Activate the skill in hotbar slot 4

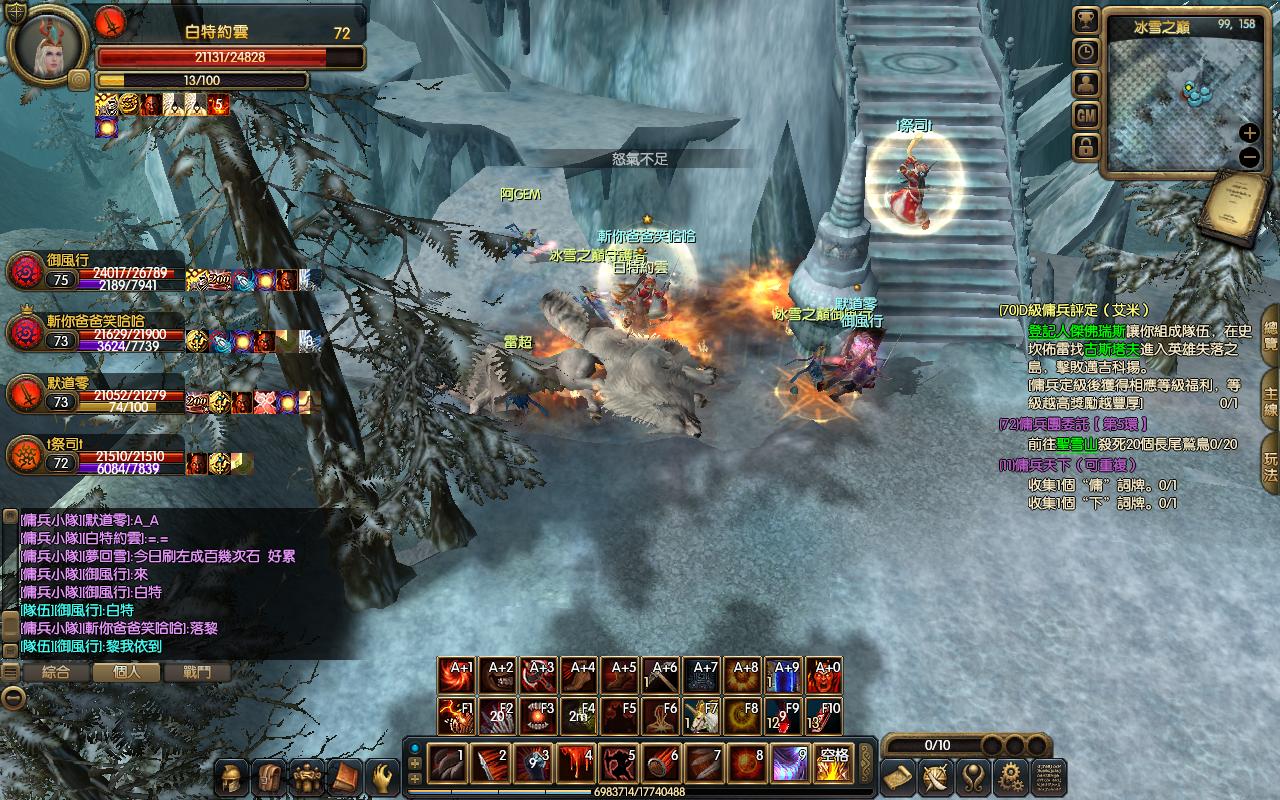(577, 765)
